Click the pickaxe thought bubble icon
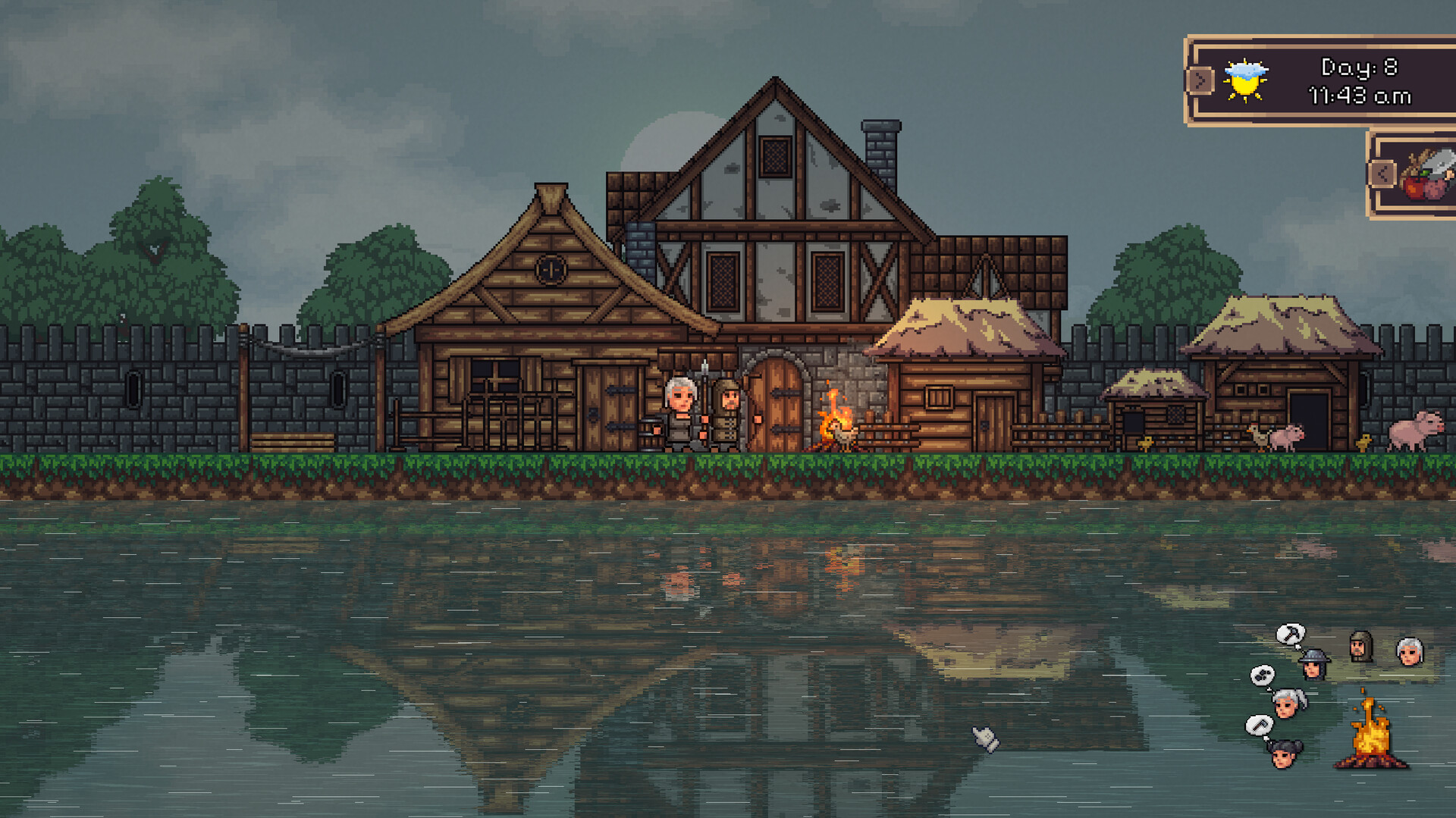 [x=1289, y=634]
